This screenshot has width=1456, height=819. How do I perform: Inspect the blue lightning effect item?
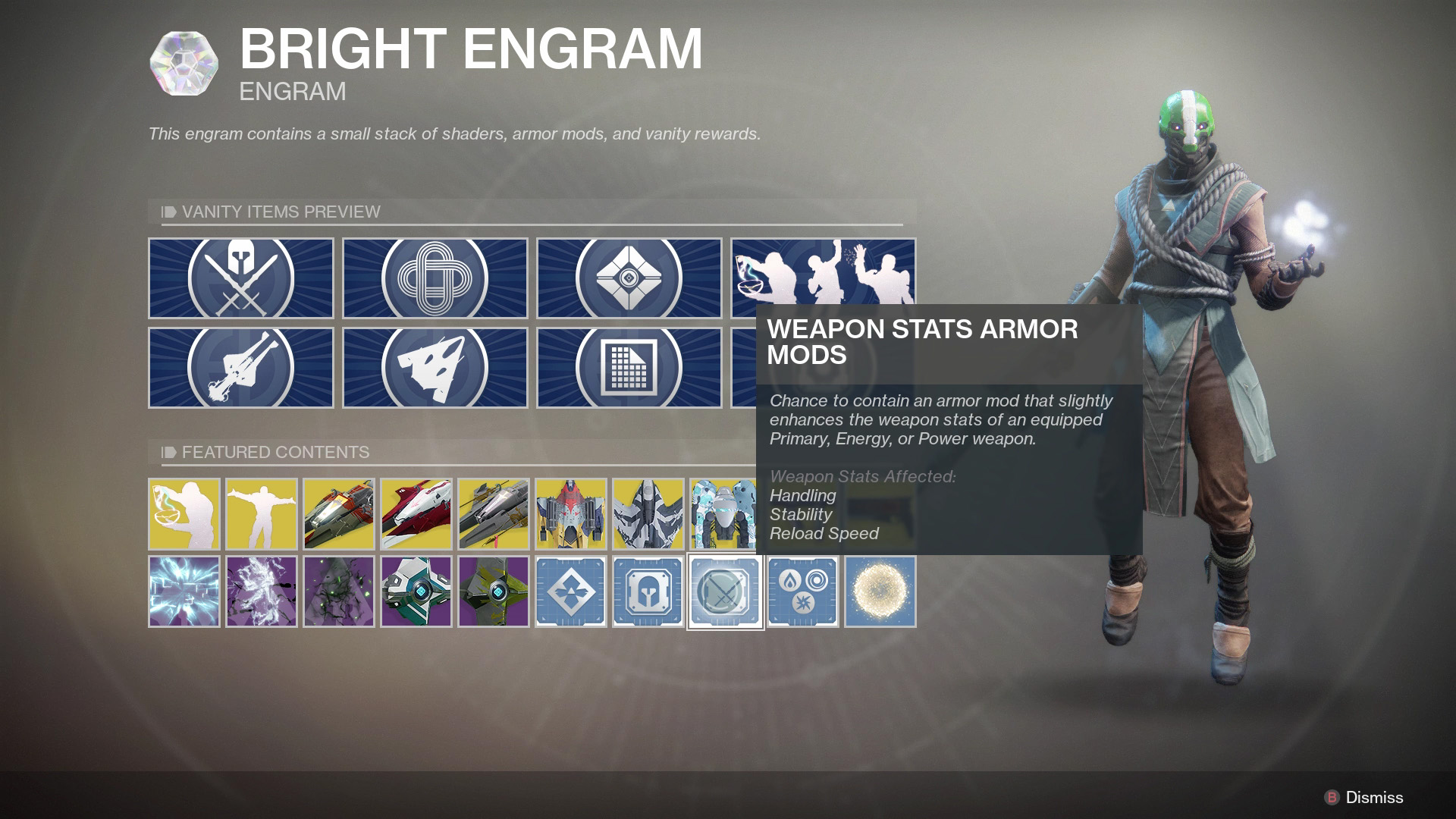click(x=184, y=591)
